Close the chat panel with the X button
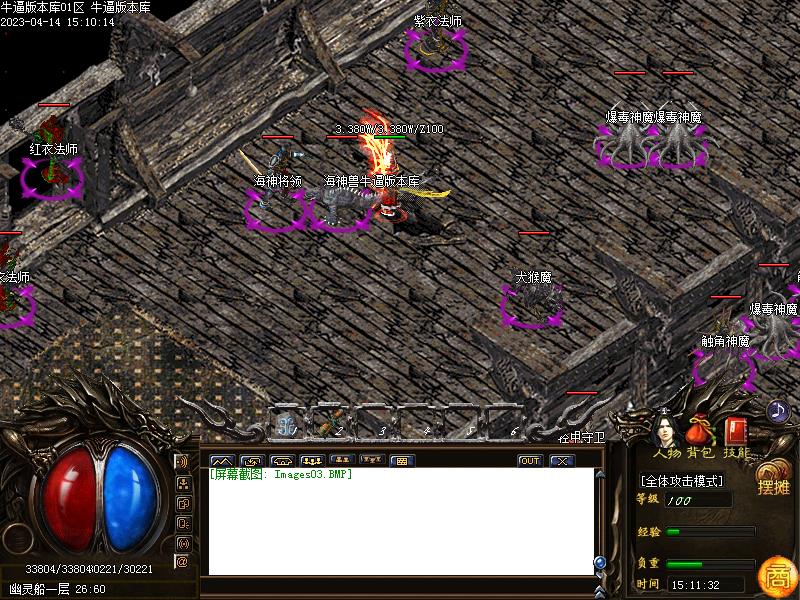 coord(562,461)
